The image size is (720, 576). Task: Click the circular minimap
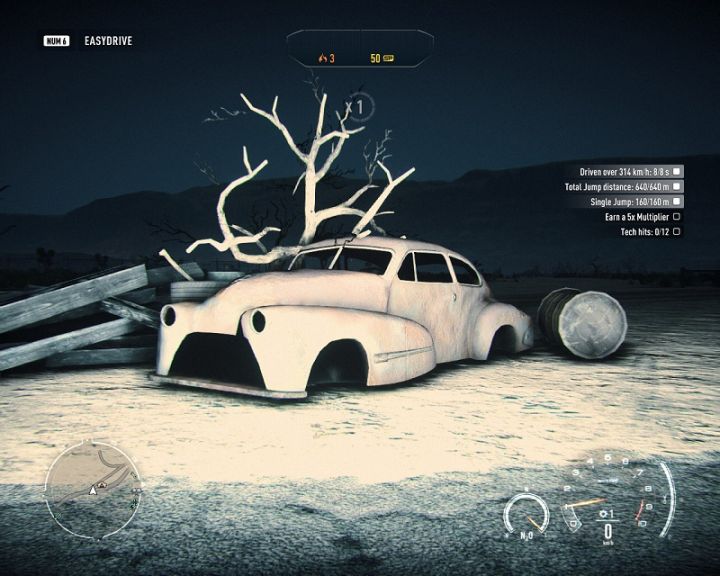[90, 487]
